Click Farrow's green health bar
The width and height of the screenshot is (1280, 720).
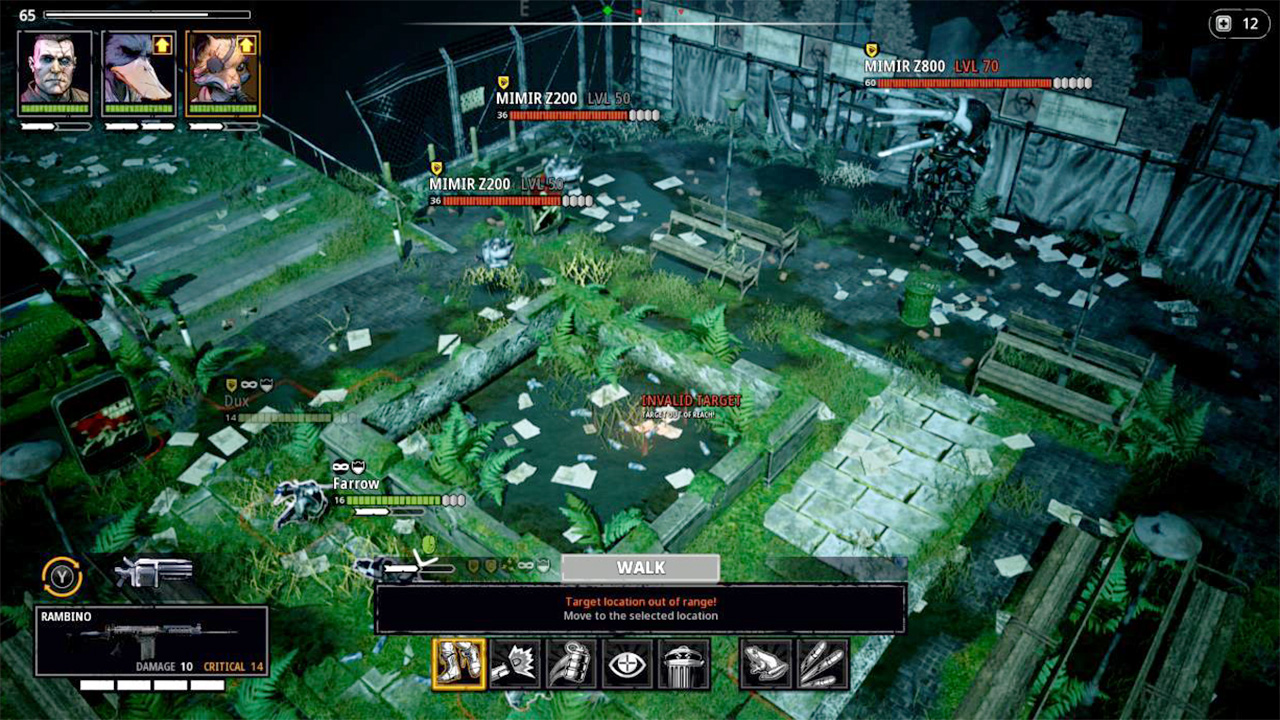pos(395,498)
